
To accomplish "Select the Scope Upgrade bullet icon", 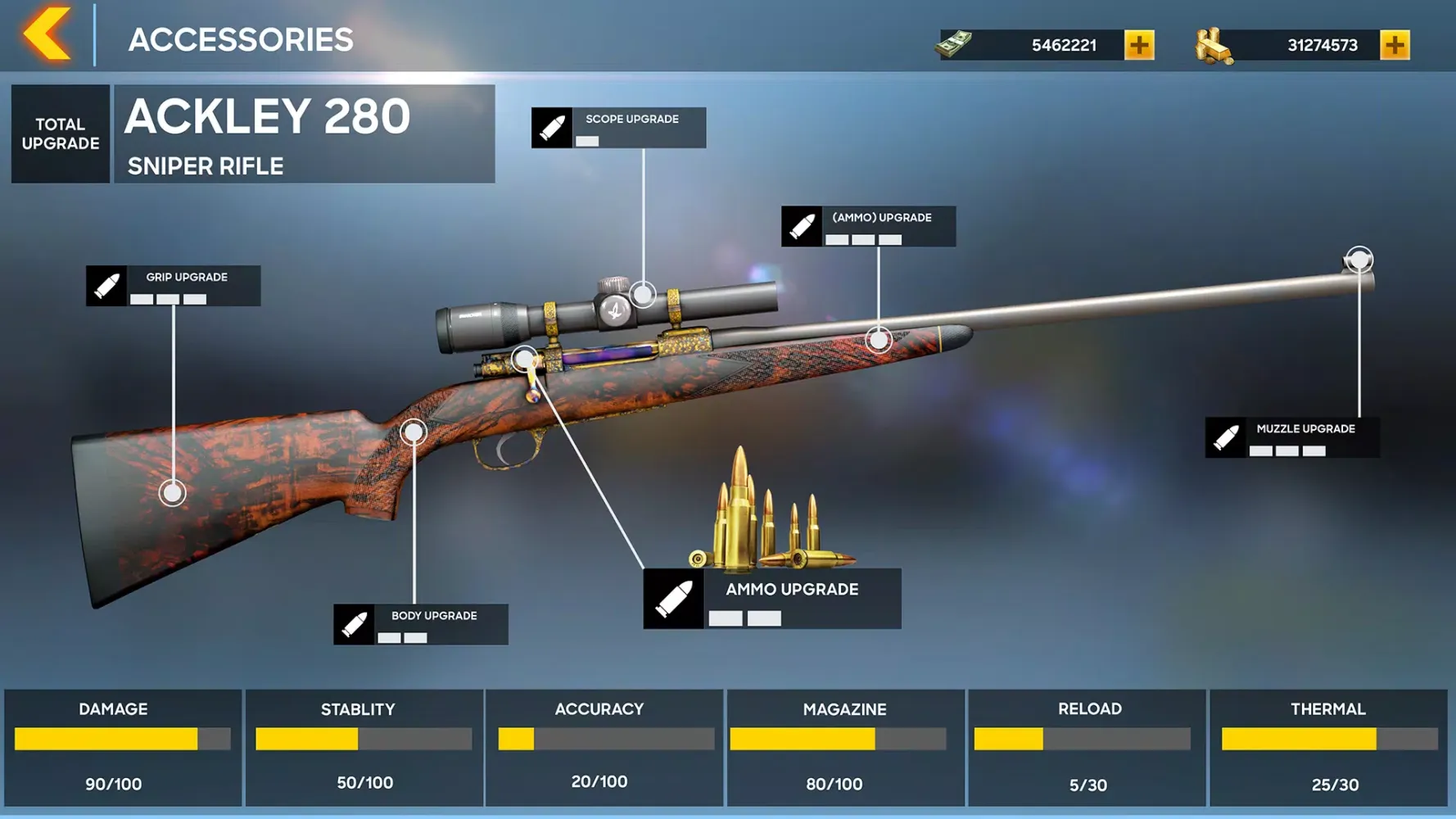I will (552, 128).
